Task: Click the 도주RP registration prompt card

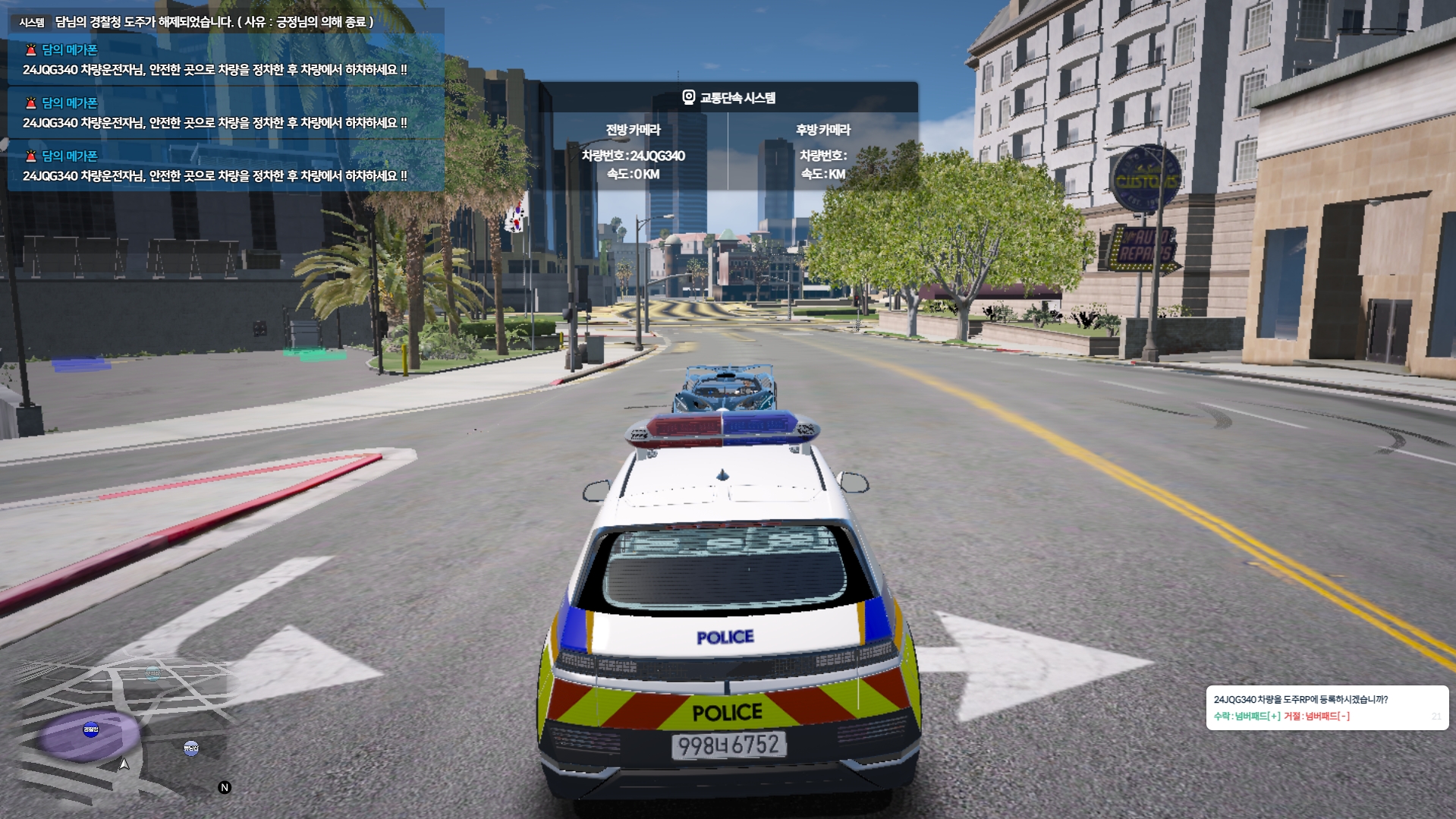Action: (1326, 707)
